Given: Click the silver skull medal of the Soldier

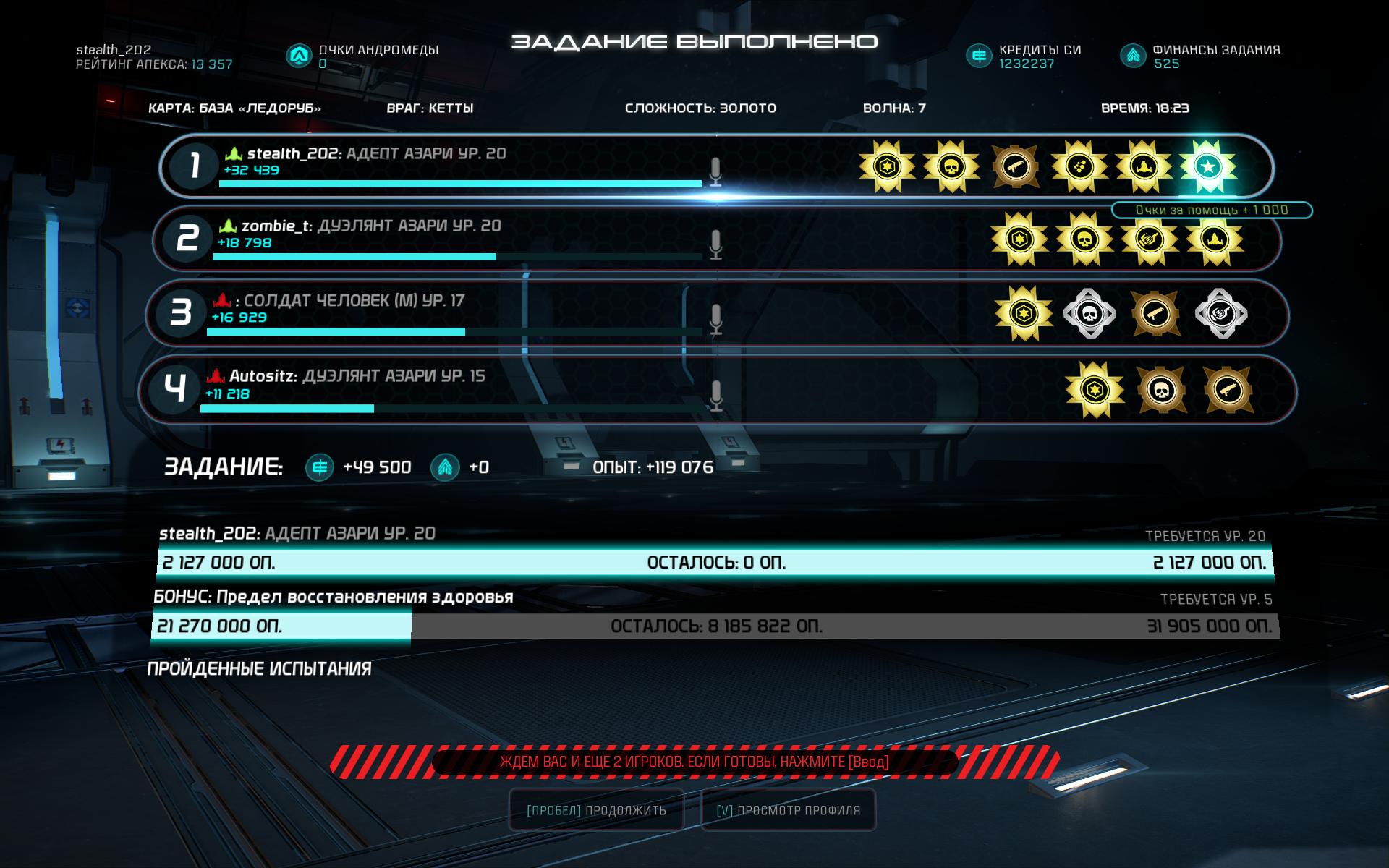Looking at the screenshot, I should [x=1089, y=314].
